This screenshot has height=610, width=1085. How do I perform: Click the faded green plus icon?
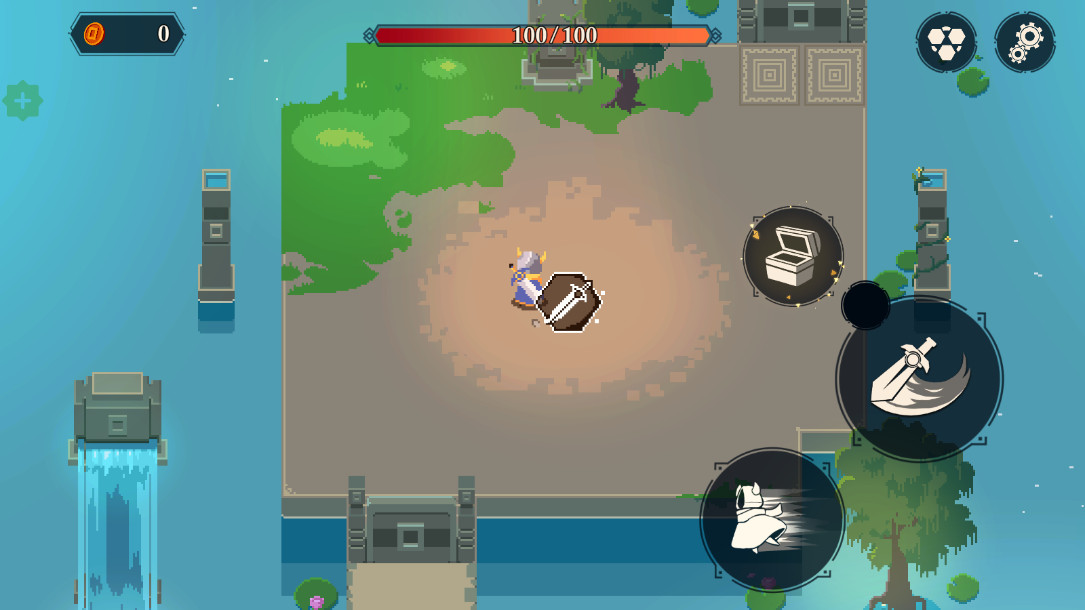click(x=22, y=101)
